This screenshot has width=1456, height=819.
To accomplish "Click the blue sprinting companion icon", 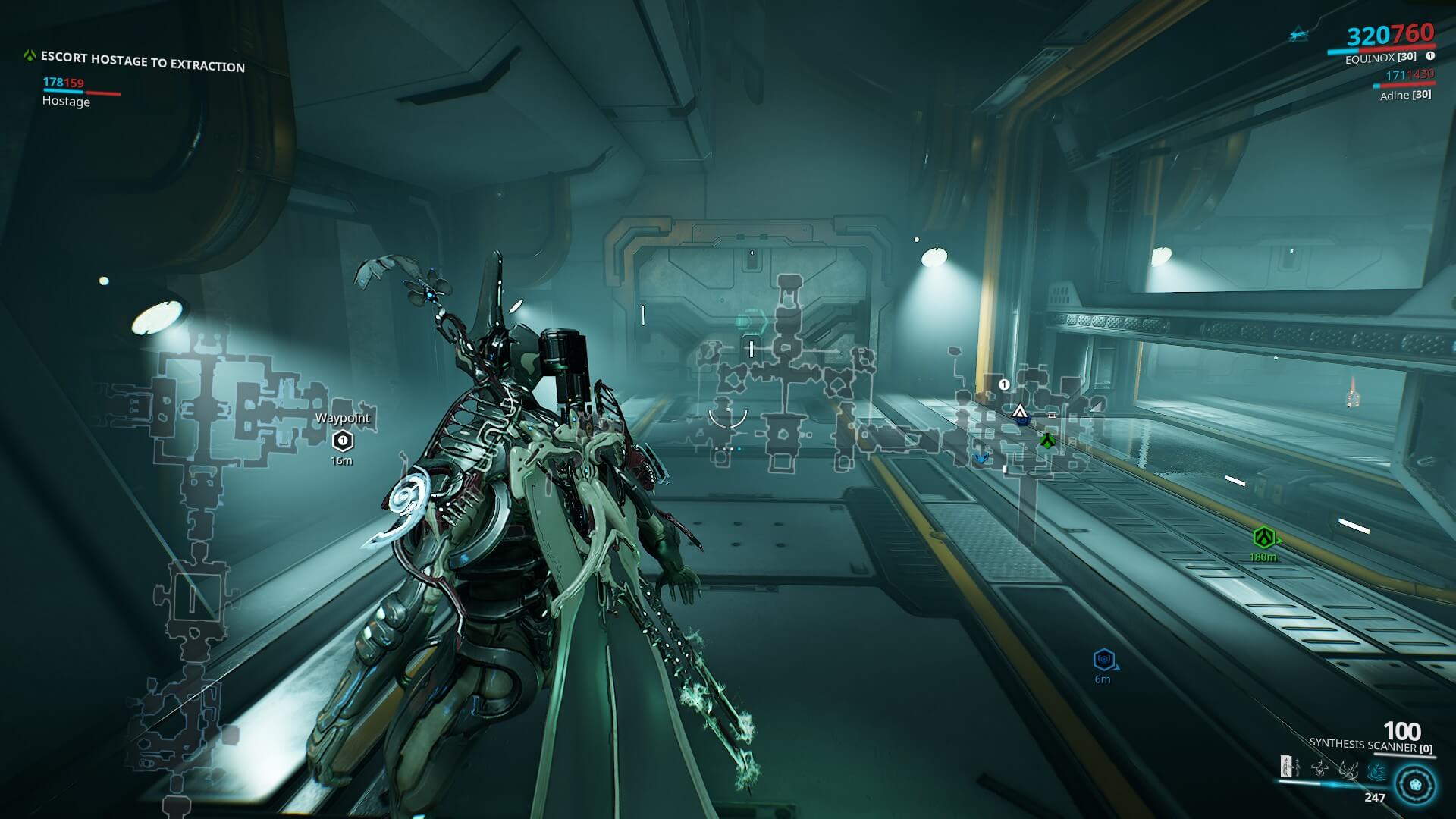I will (1300, 35).
